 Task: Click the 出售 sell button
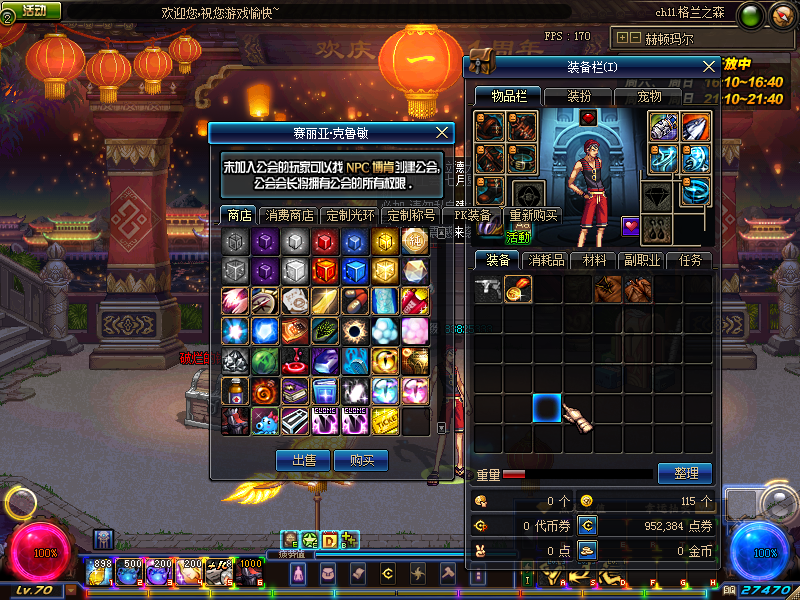303,460
